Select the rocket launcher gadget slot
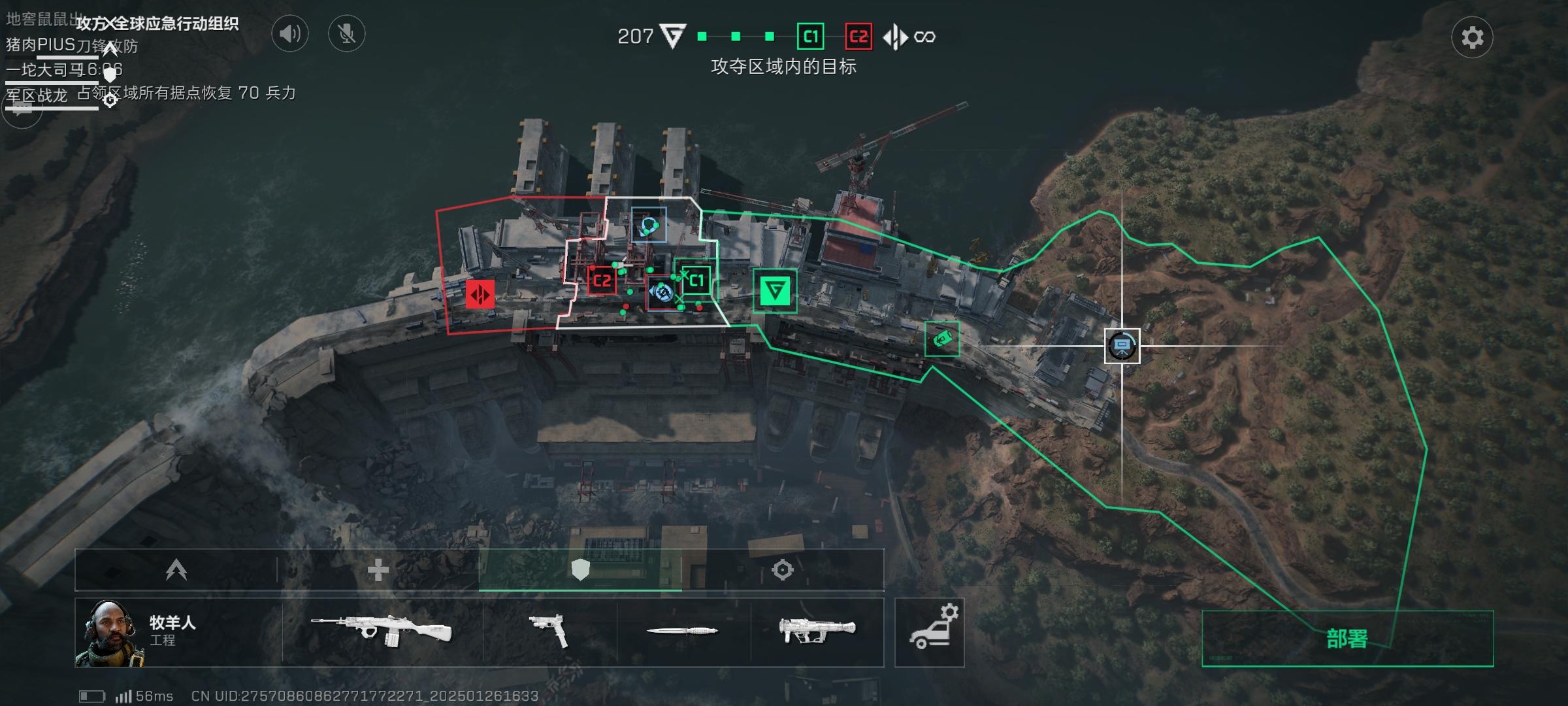The width and height of the screenshot is (1568, 706). pos(817,632)
